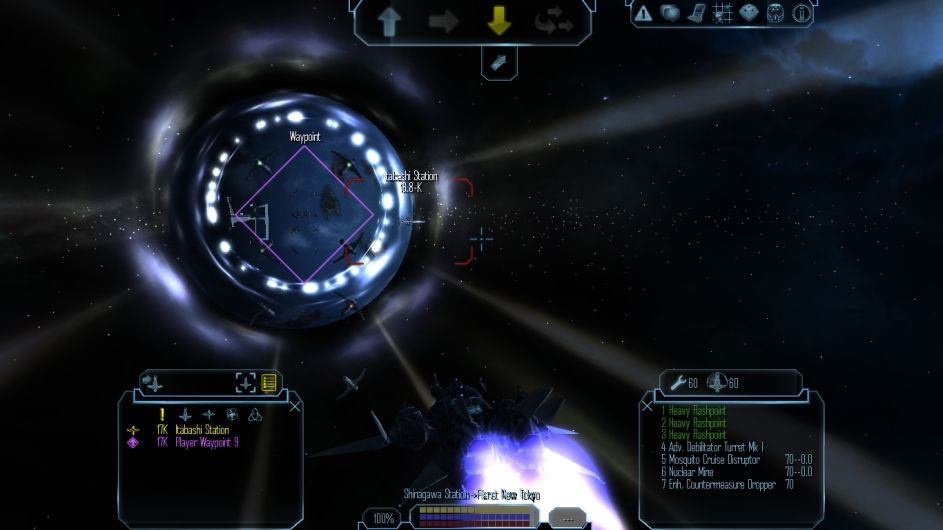Filter contacts by the exclamation mark icon

click(x=161, y=414)
